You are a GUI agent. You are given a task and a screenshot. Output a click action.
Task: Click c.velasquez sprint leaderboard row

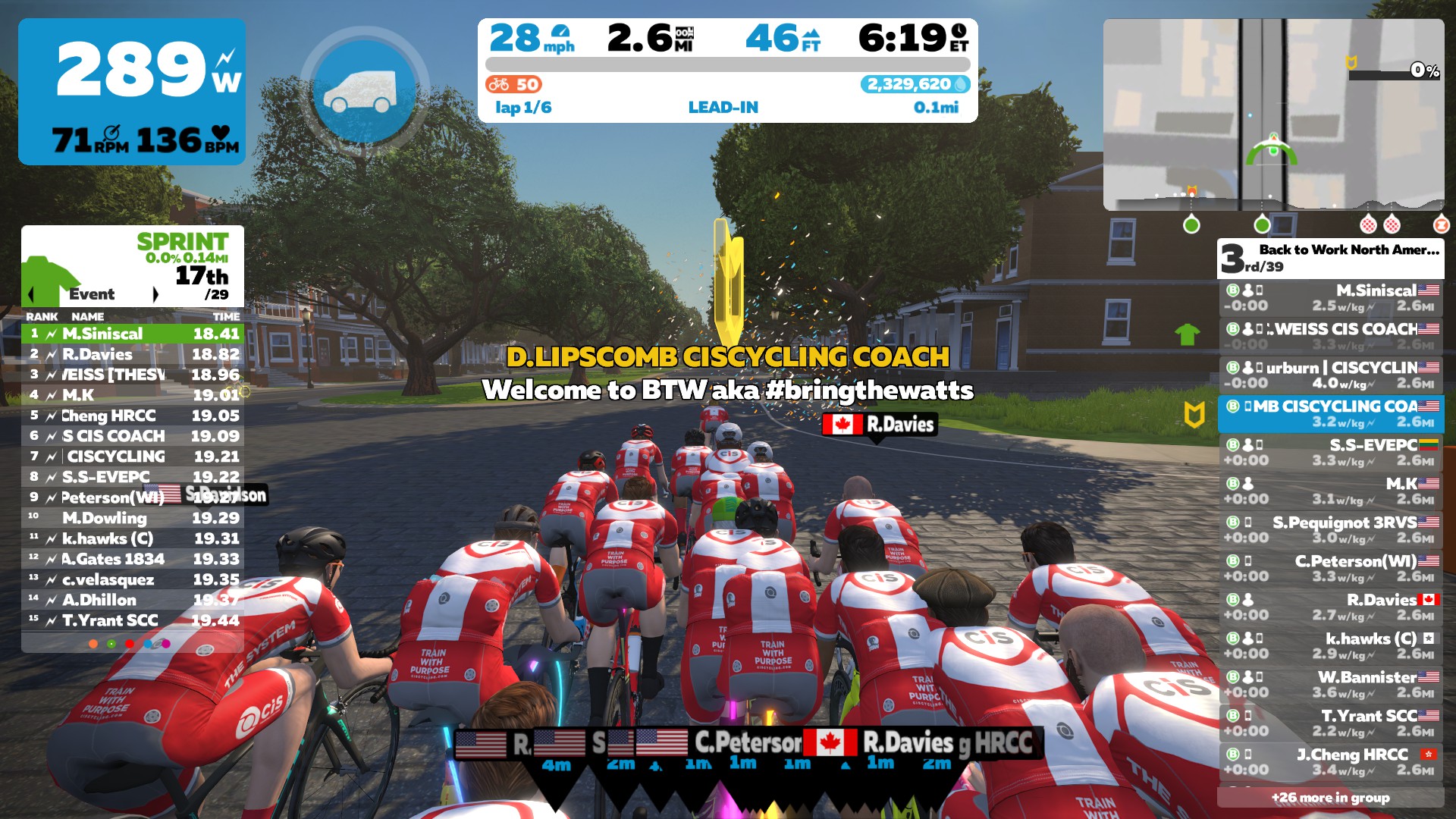pyautogui.click(x=133, y=579)
